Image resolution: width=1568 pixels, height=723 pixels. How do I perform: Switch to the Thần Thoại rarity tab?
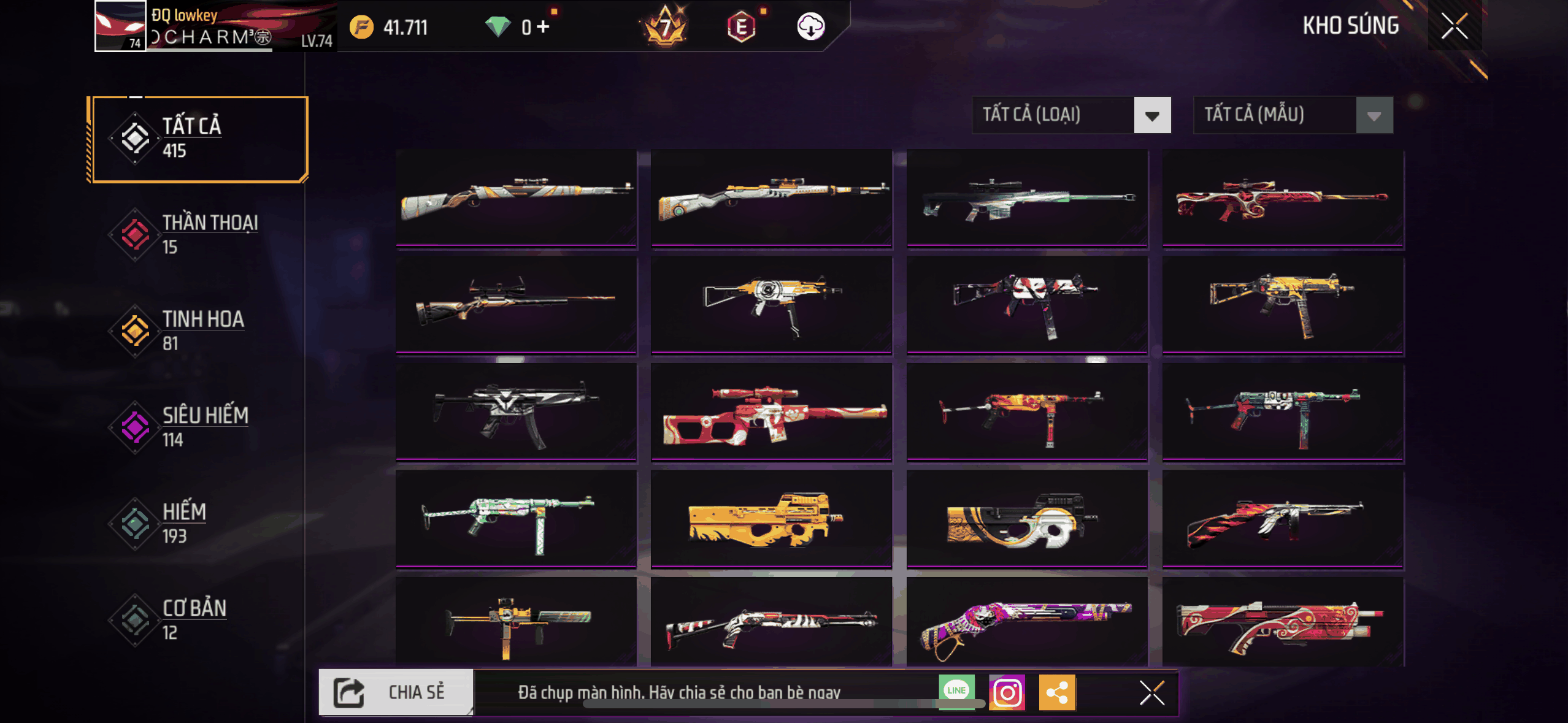(x=199, y=235)
